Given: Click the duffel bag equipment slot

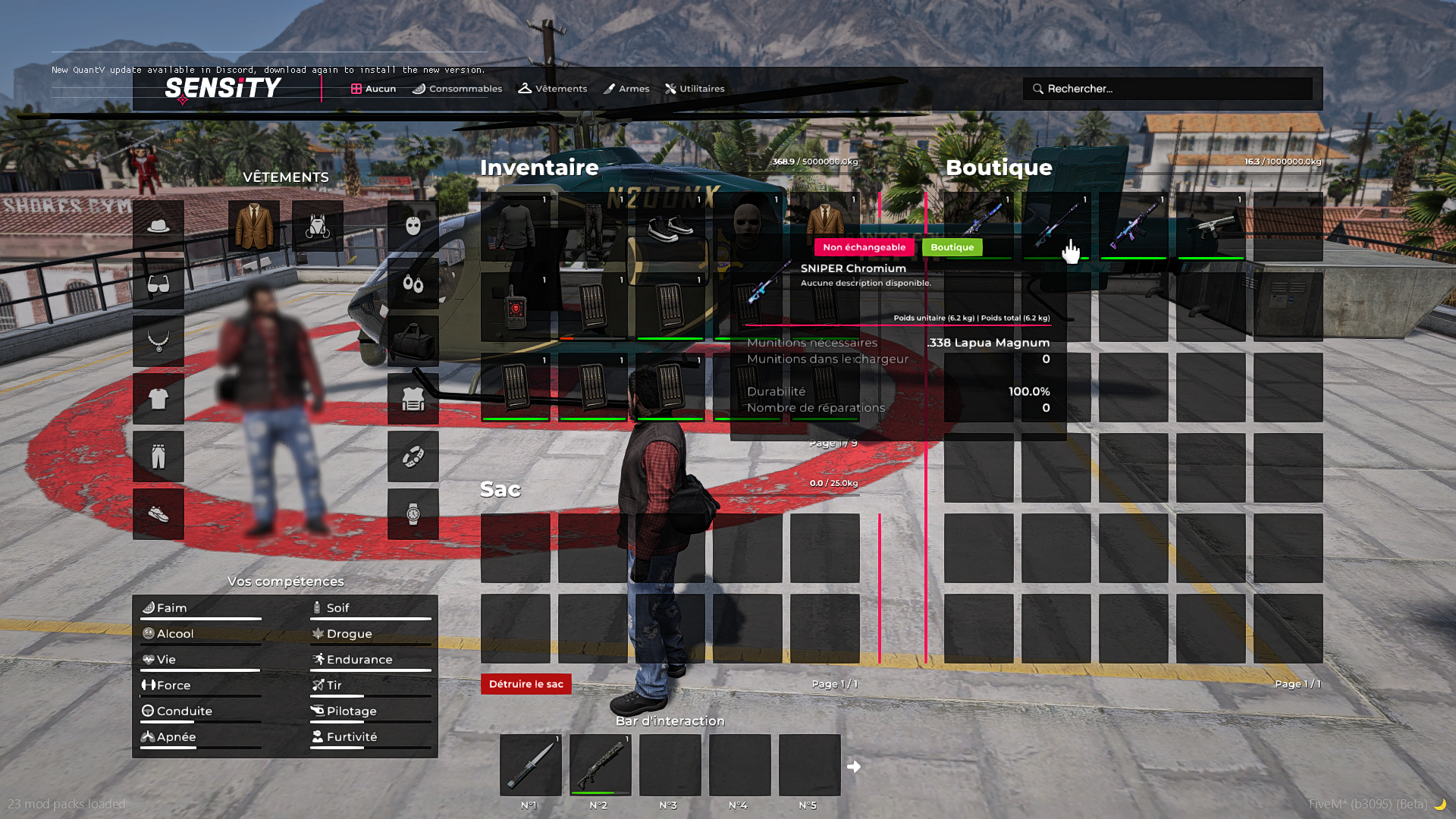Looking at the screenshot, I should (413, 341).
